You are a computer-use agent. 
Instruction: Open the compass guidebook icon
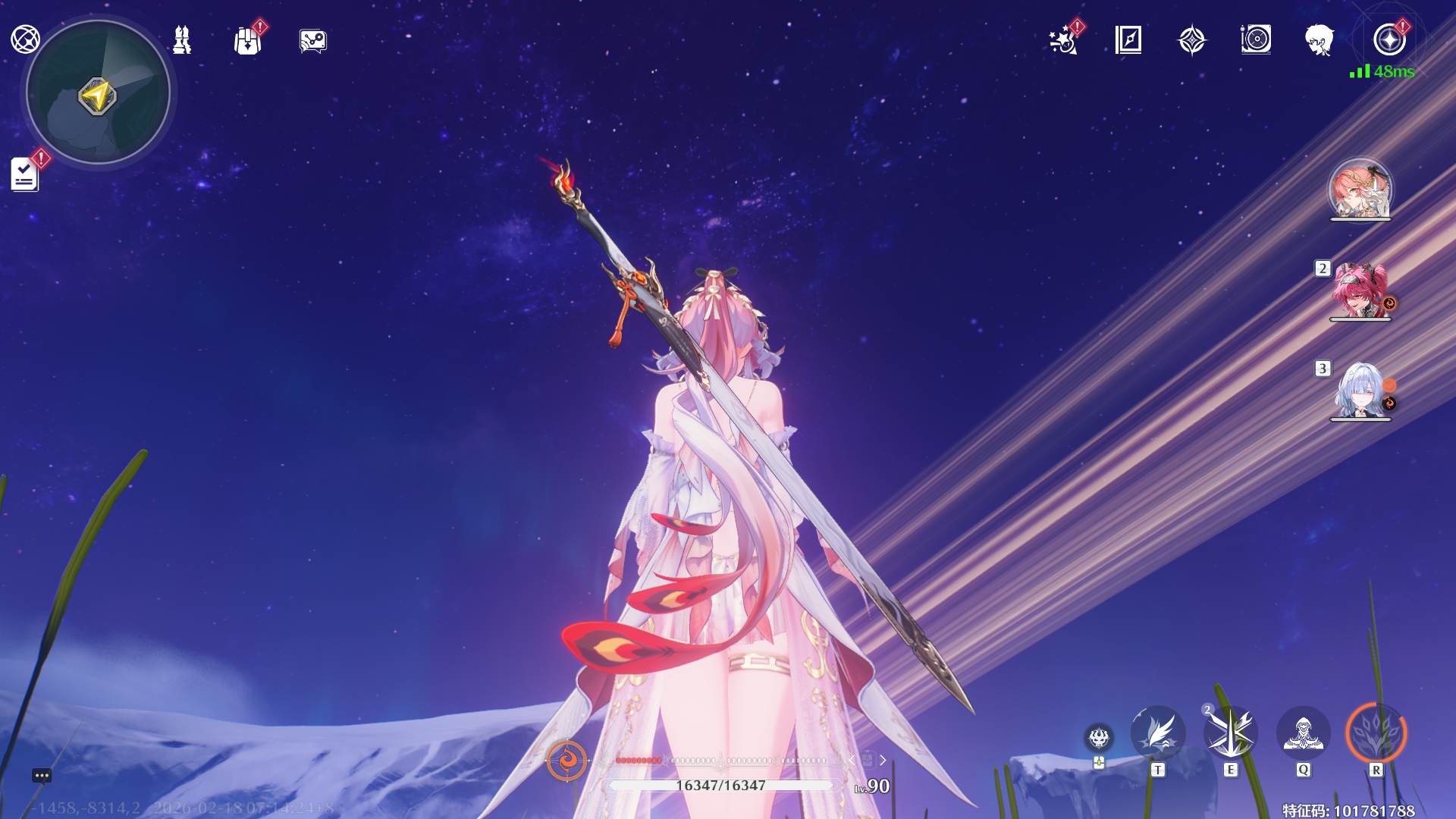click(x=1128, y=39)
